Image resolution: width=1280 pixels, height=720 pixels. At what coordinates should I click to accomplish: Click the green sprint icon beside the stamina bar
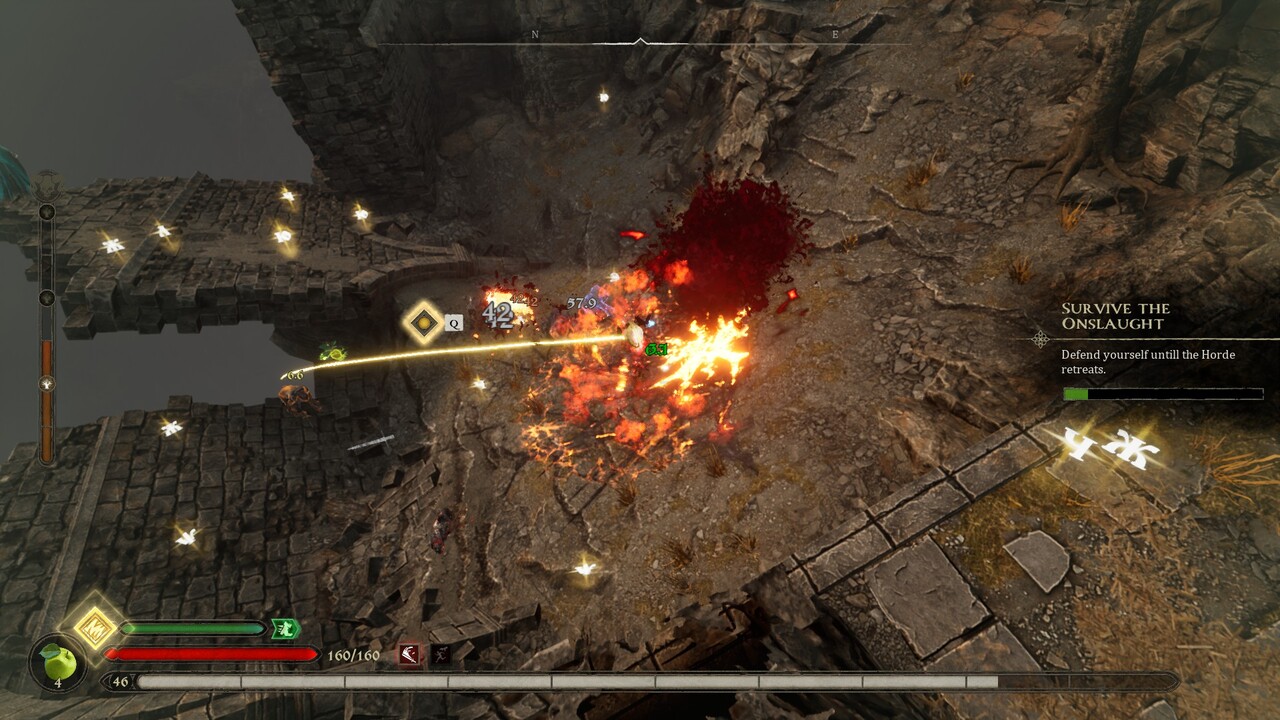[284, 629]
